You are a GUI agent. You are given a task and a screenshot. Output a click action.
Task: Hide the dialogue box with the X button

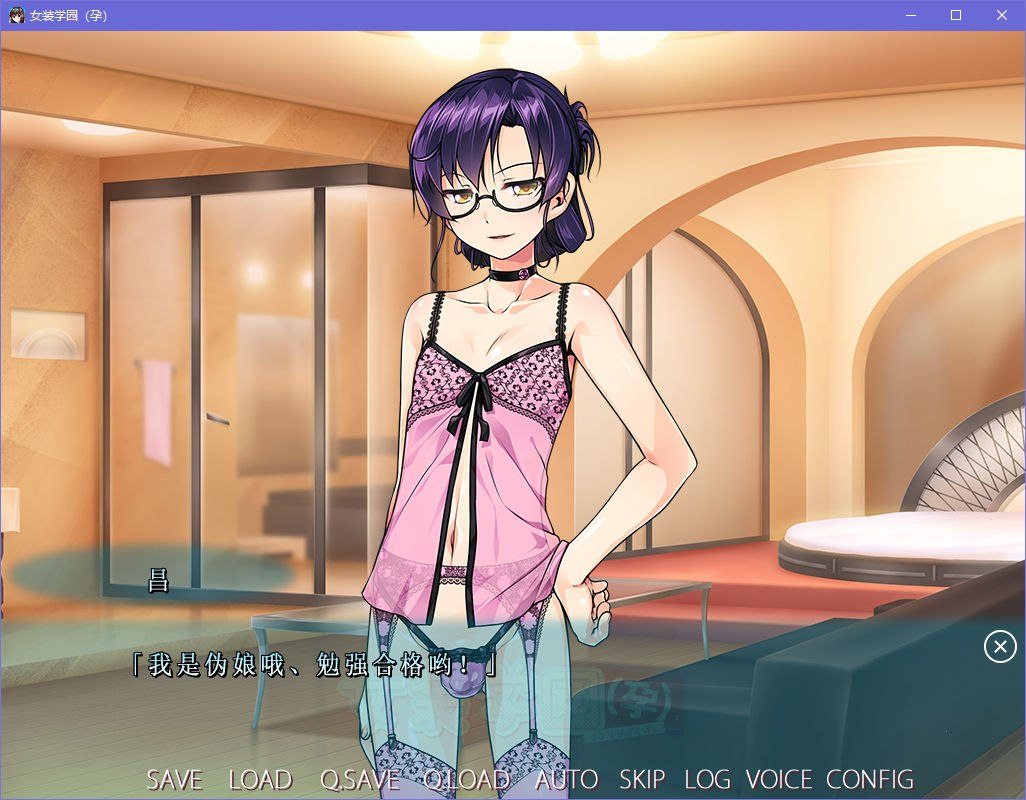[1000, 647]
